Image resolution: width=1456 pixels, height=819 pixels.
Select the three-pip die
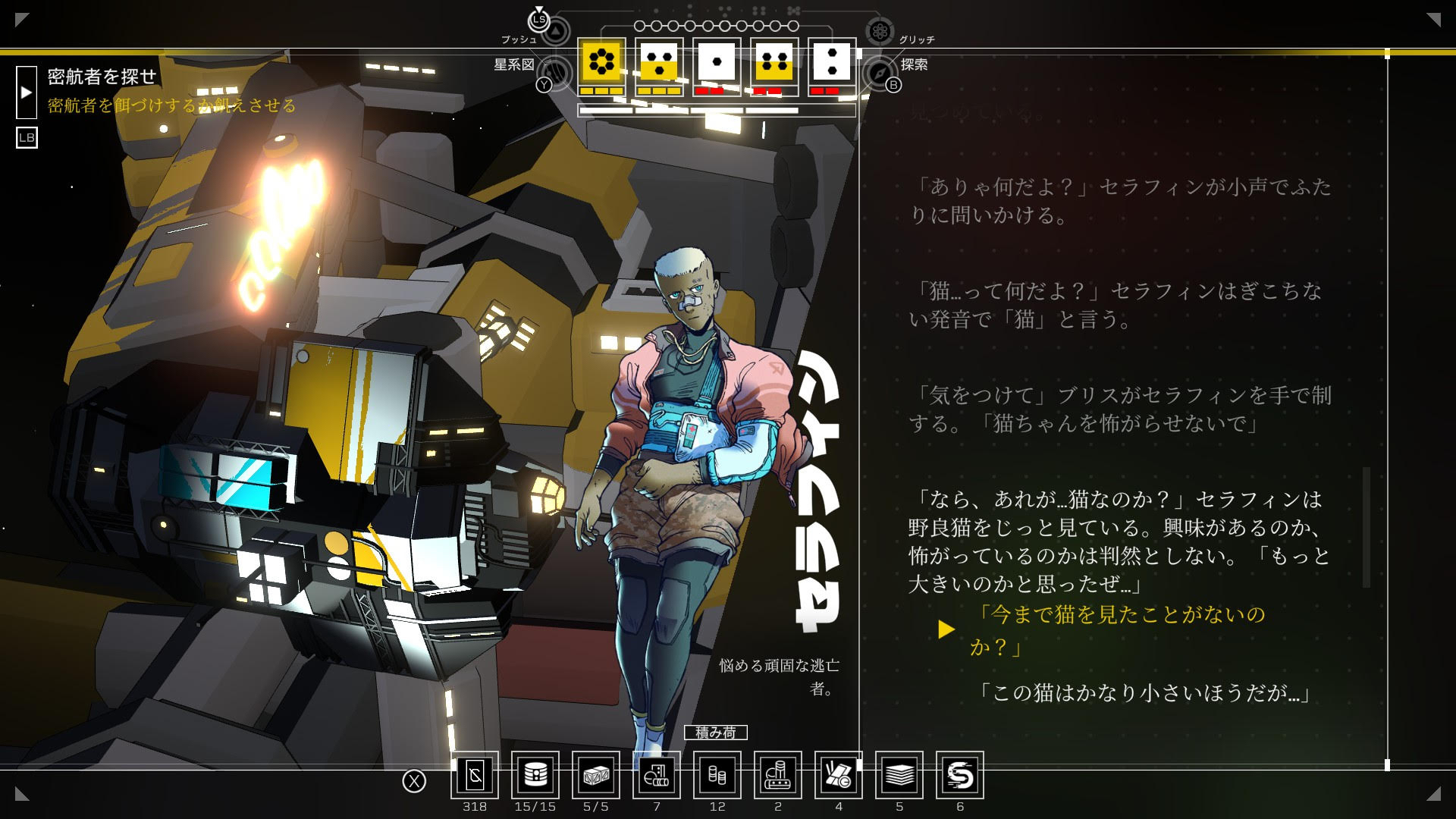point(659,61)
